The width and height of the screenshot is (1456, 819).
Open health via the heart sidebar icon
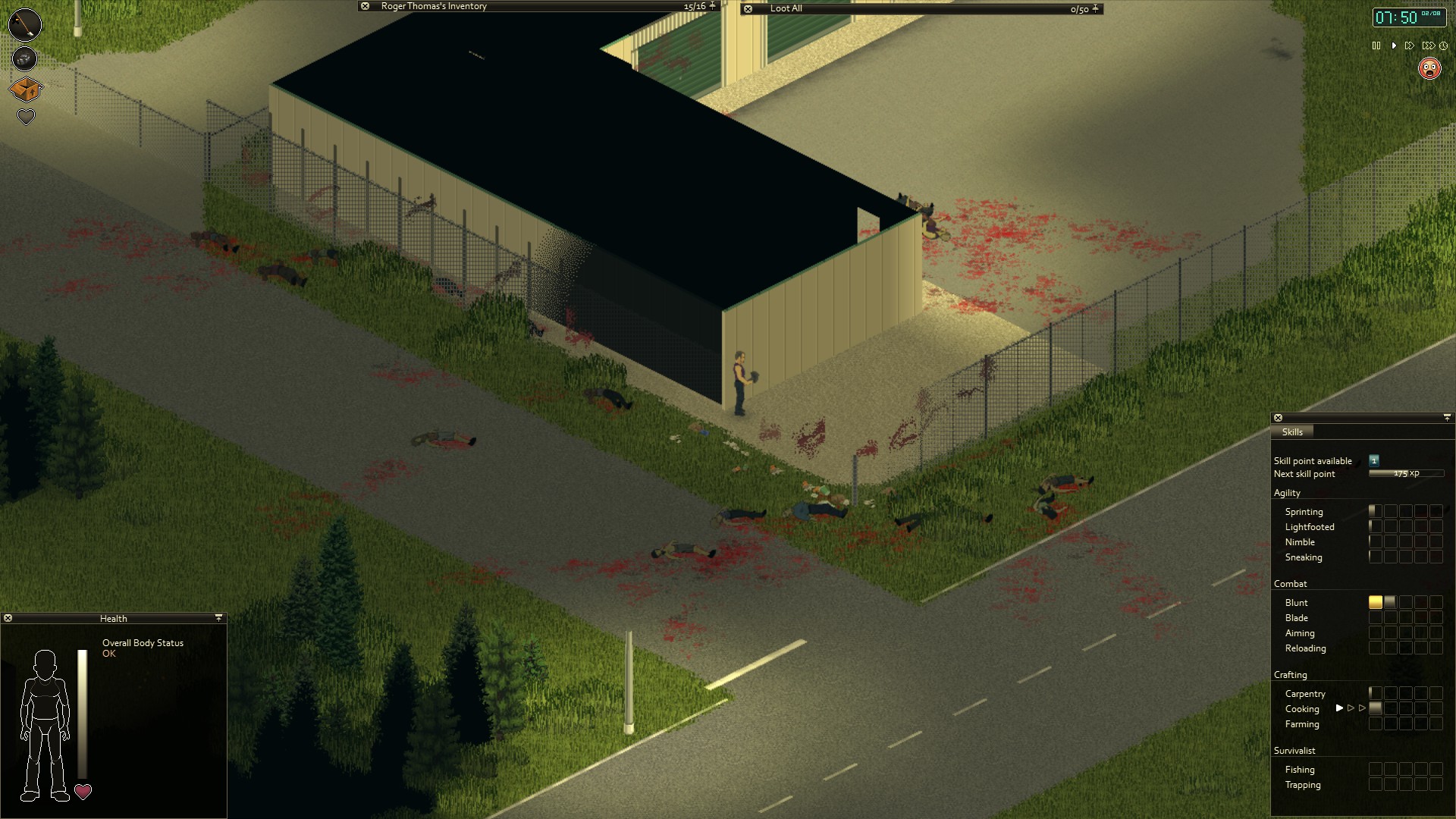pyautogui.click(x=25, y=117)
